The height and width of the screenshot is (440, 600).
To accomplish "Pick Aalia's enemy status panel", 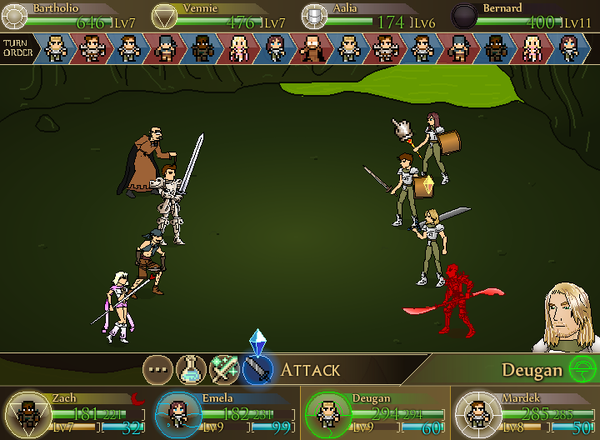I will (316, 15).
